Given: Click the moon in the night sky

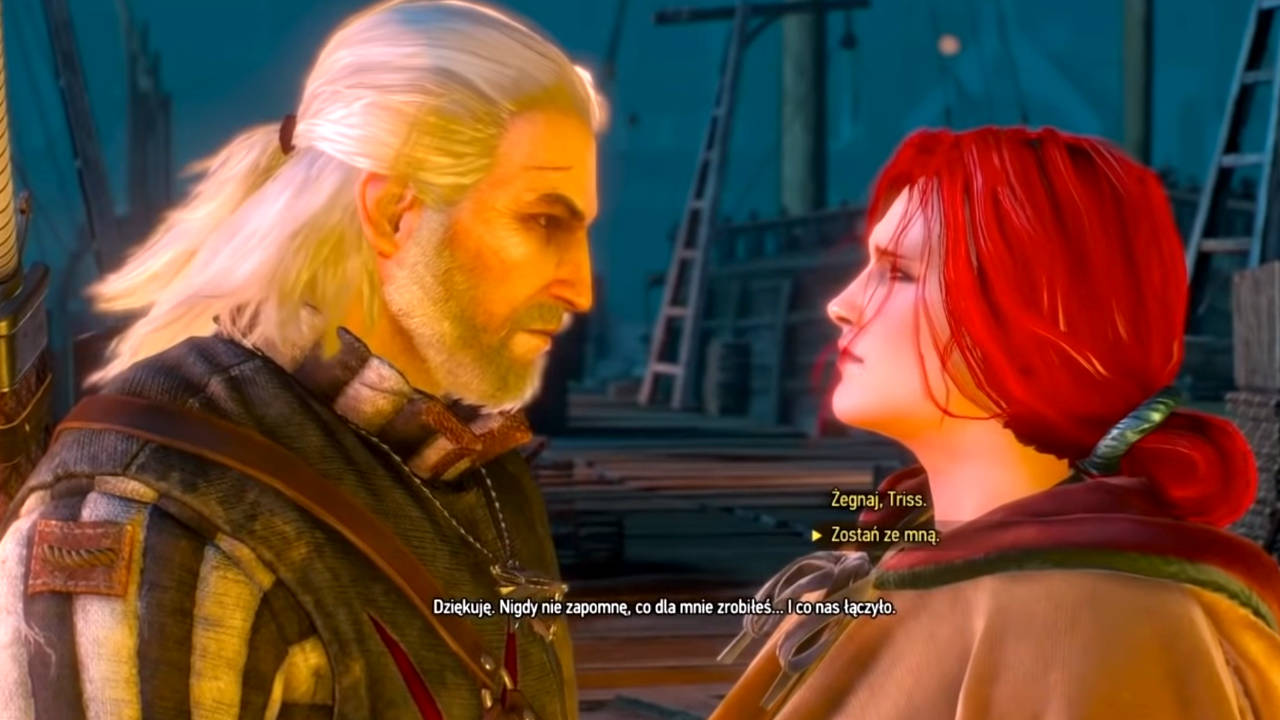Looking at the screenshot, I should (x=950, y=45).
